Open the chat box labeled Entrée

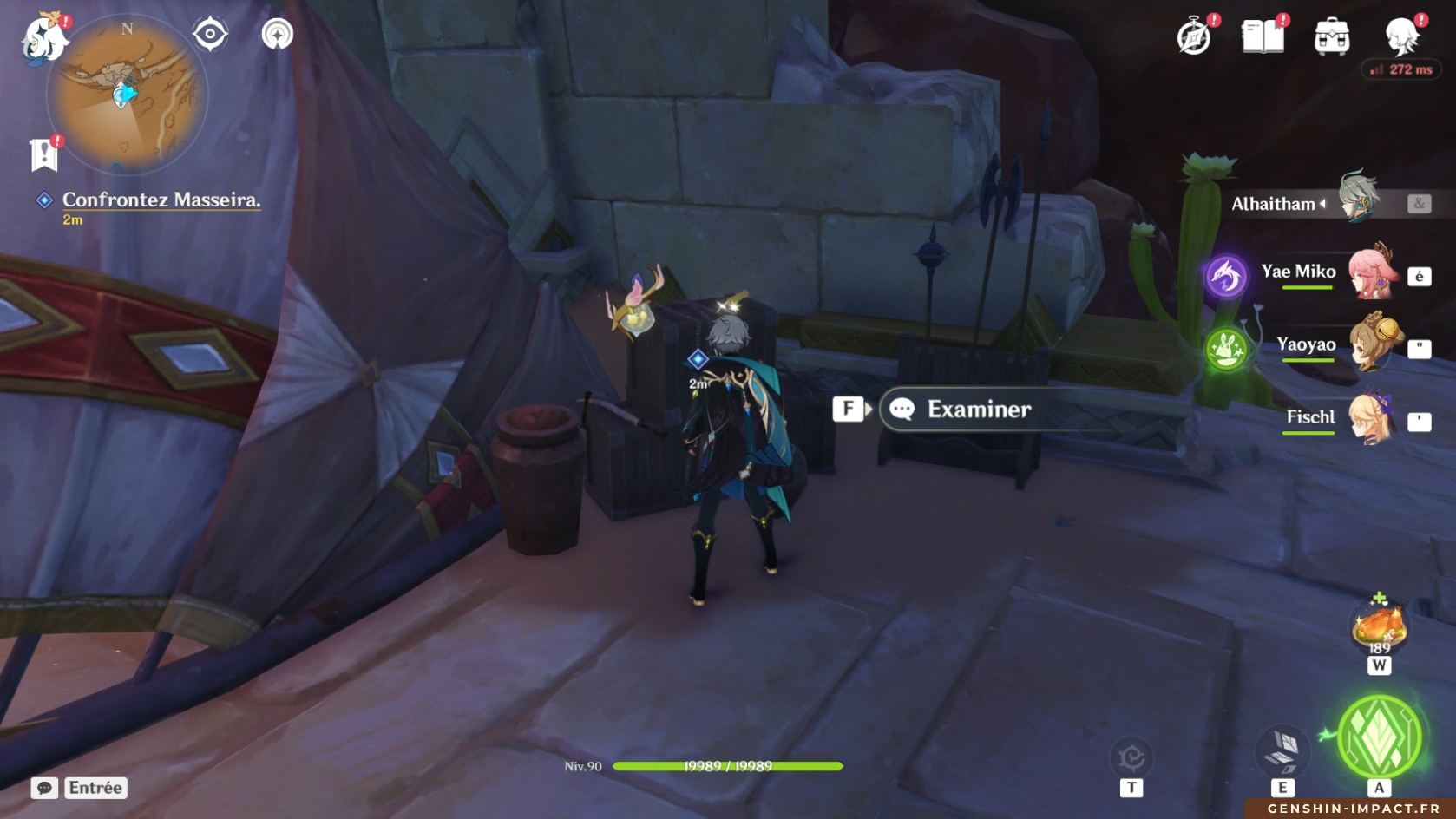pyautogui.click(x=80, y=788)
